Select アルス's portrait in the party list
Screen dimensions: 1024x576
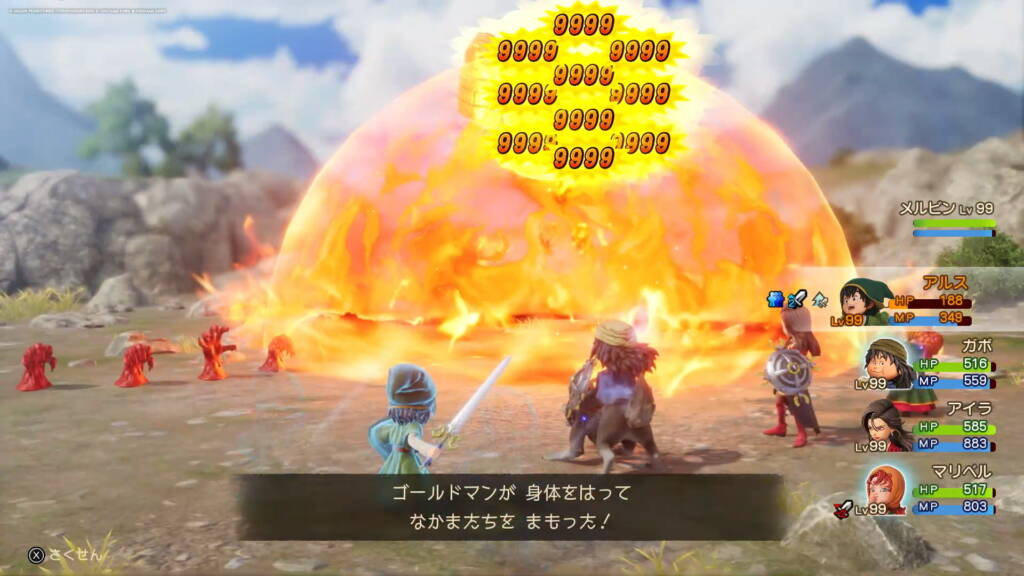pos(866,301)
